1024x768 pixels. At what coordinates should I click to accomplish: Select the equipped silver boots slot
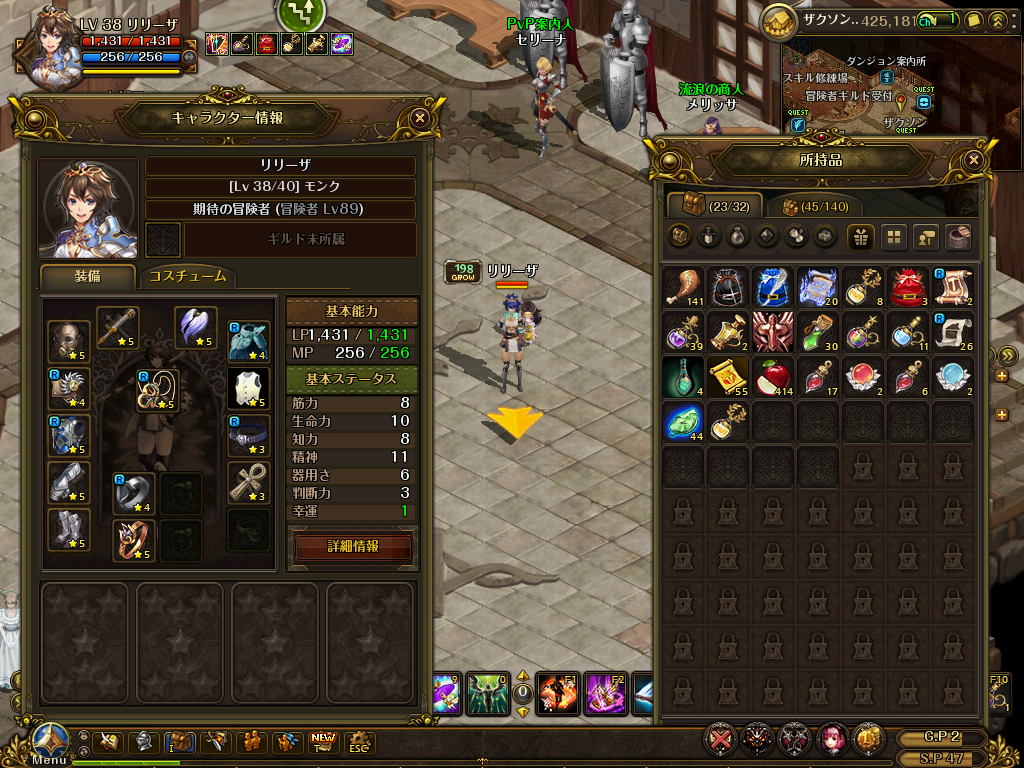coord(69,530)
